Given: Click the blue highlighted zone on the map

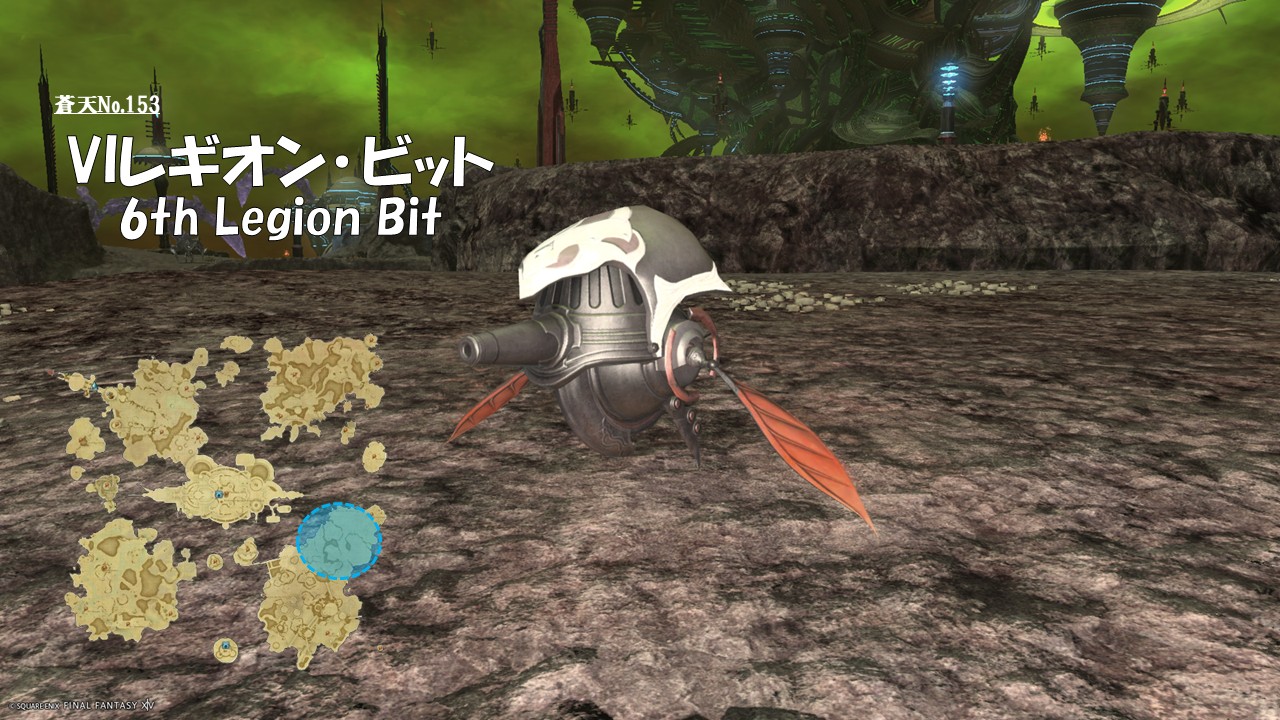Looking at the screenshot, I should [x=339, y=541].
